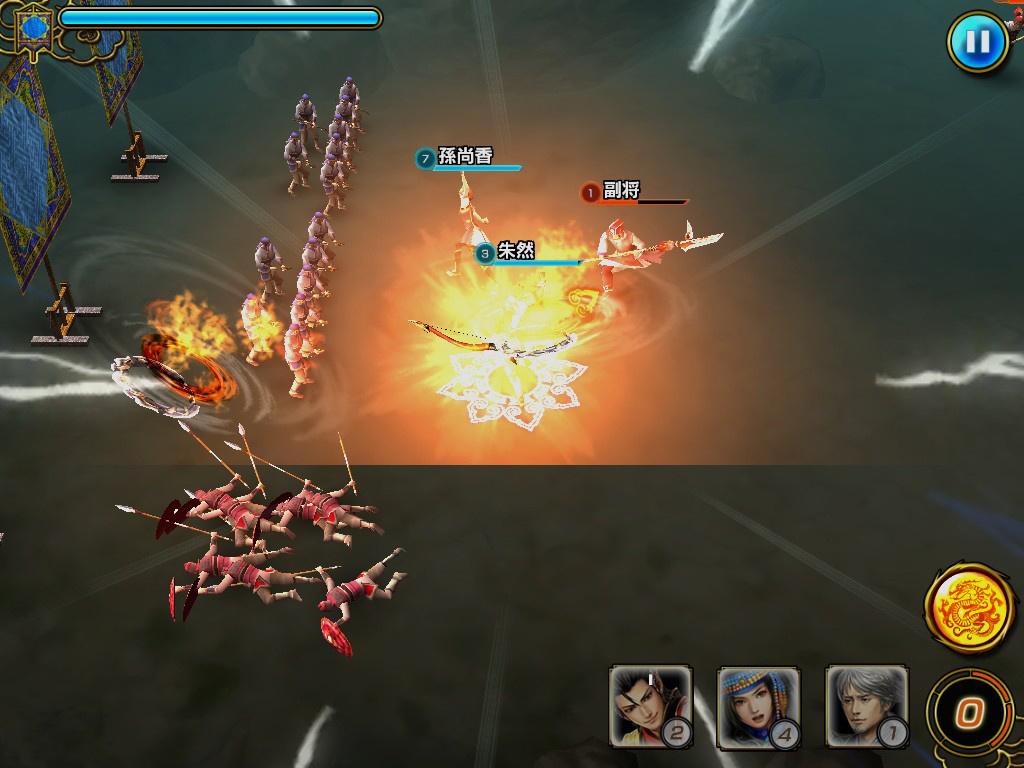Select the dark-haired warrior portrait card
The height and width of the screenshot is (768, 1024).
click(x=650, y=705)
